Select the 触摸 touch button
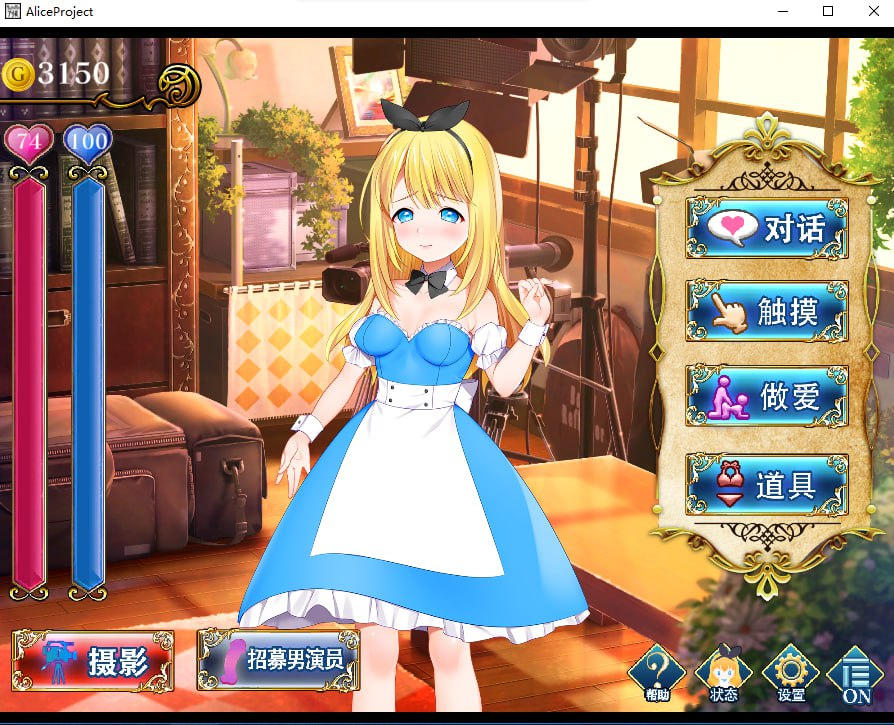The width and height of the screenshot is (894, 725). tap(767, 311)
